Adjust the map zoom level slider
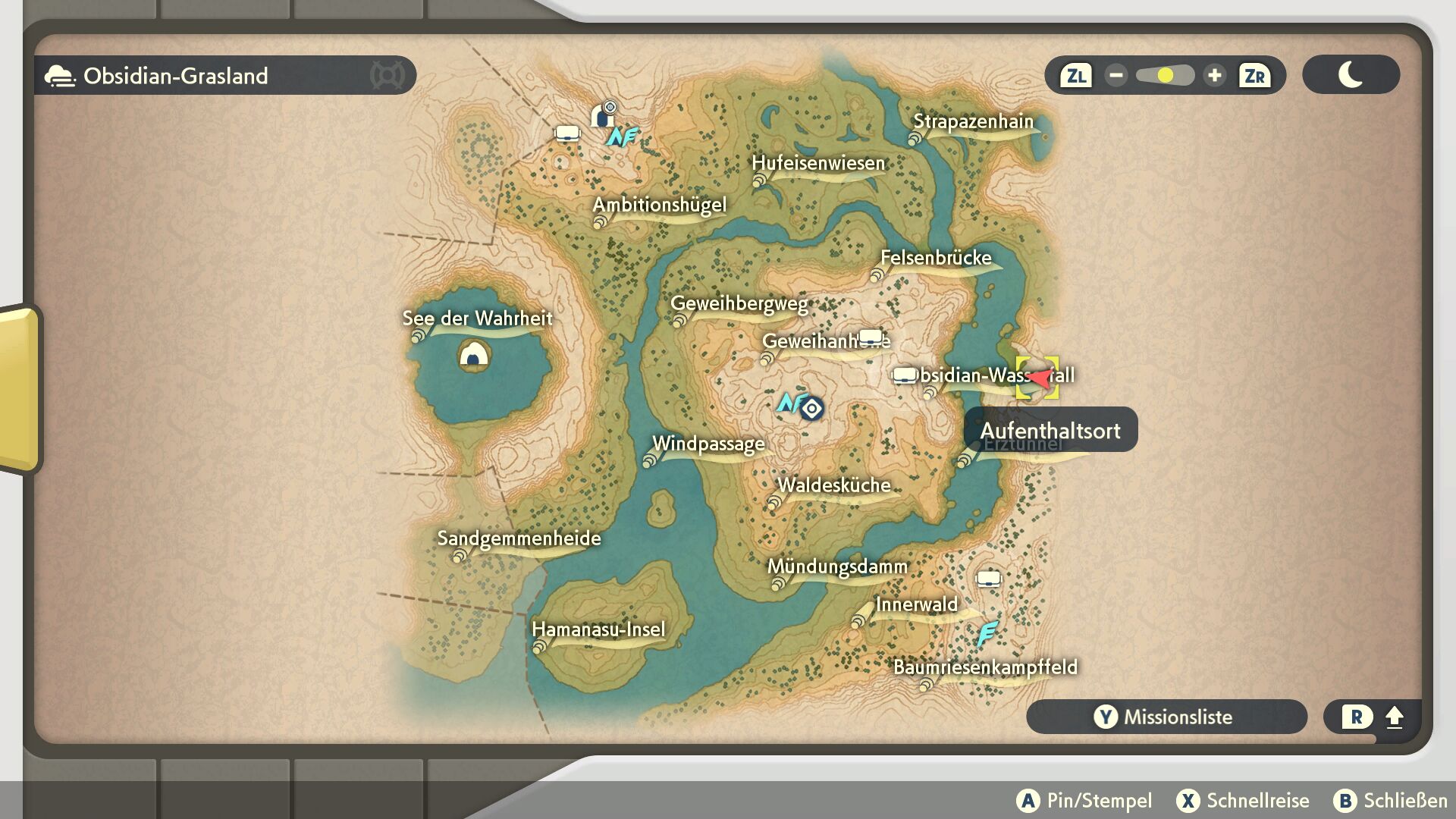 coord(1165,76)
